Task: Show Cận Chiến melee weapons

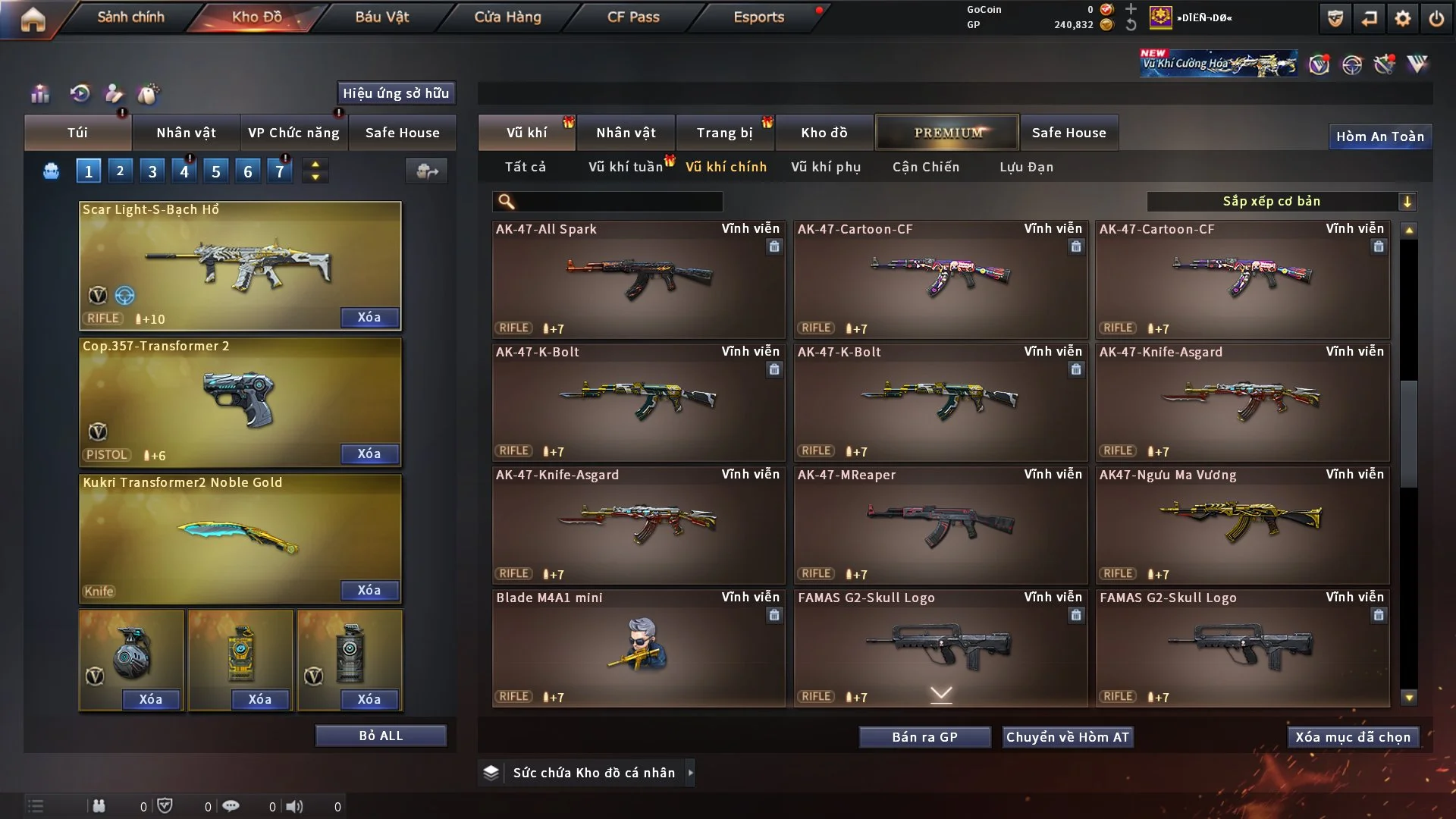Action: [x=926, y=167]
